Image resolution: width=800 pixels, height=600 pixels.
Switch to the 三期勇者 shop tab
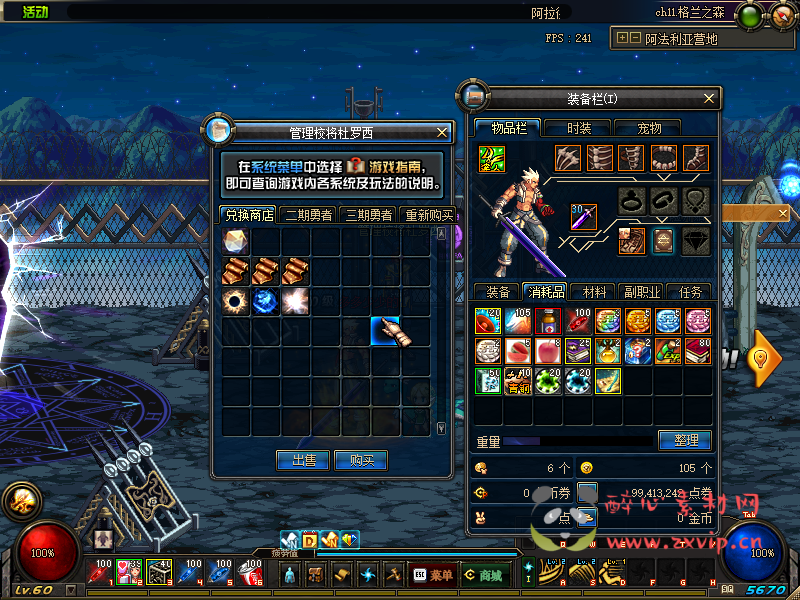pos(368,215)
